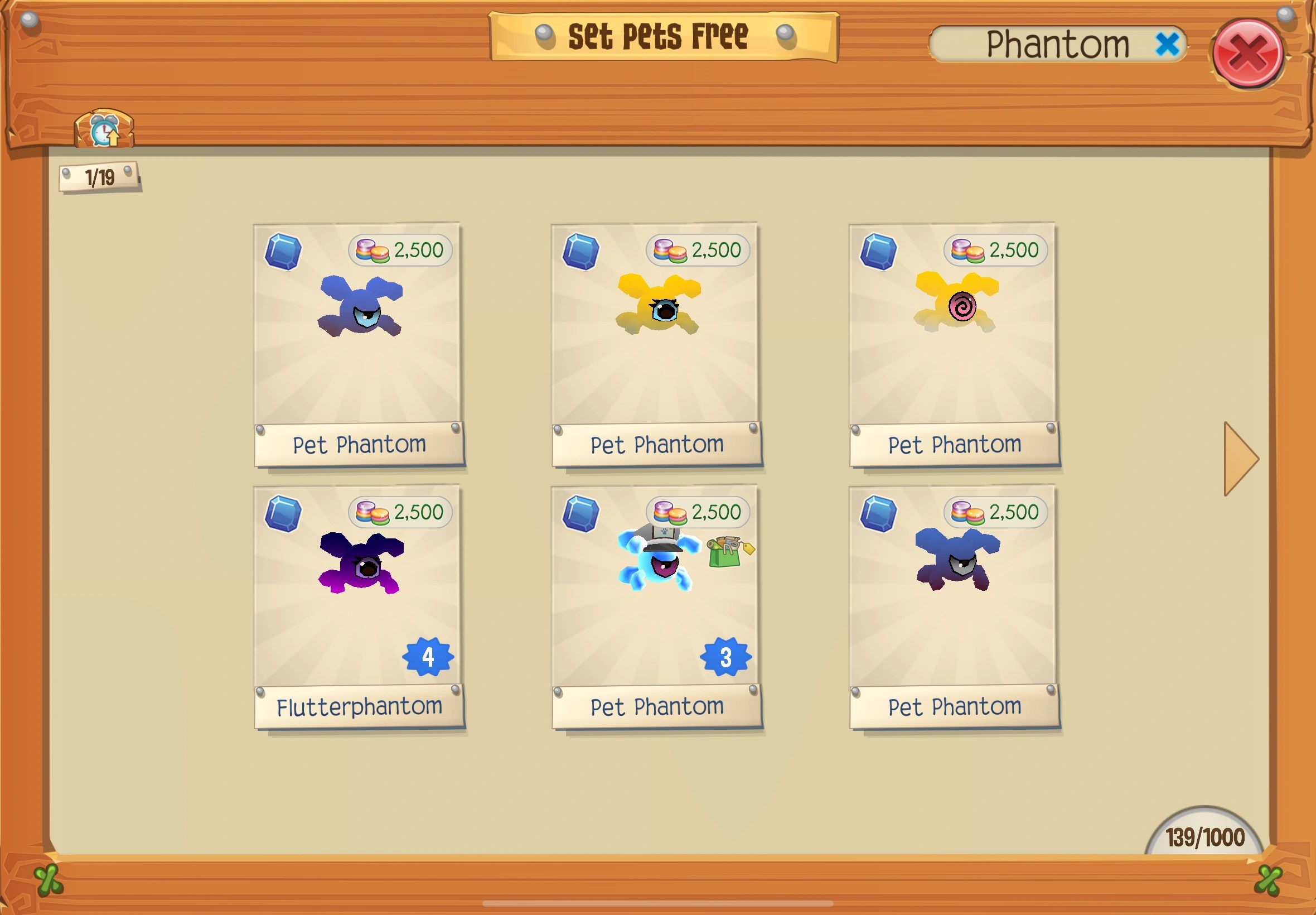Click the gem icon on the dark blue Pet Phantom card
The height and width of the screenshot is (915, 1316).
pos(879,512)
